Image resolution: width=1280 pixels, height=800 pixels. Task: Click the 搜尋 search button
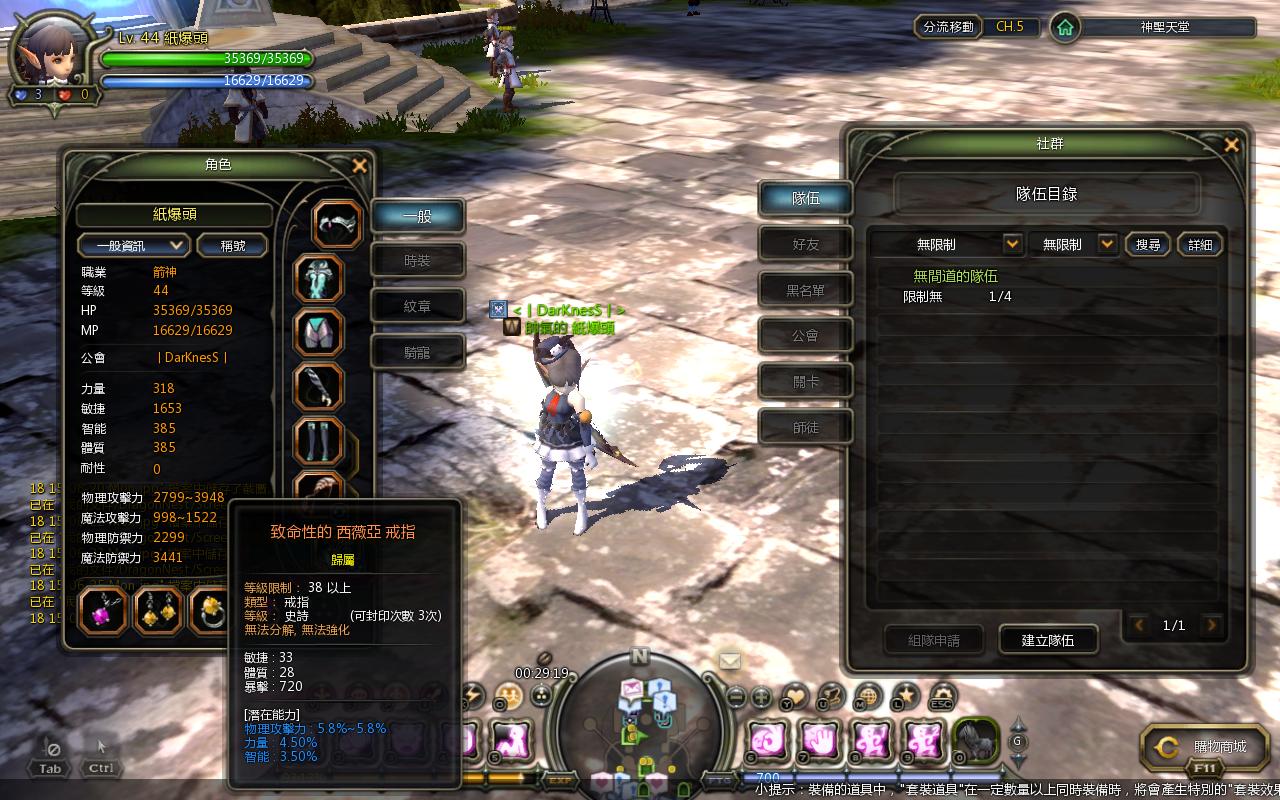tap(1148, 245)
